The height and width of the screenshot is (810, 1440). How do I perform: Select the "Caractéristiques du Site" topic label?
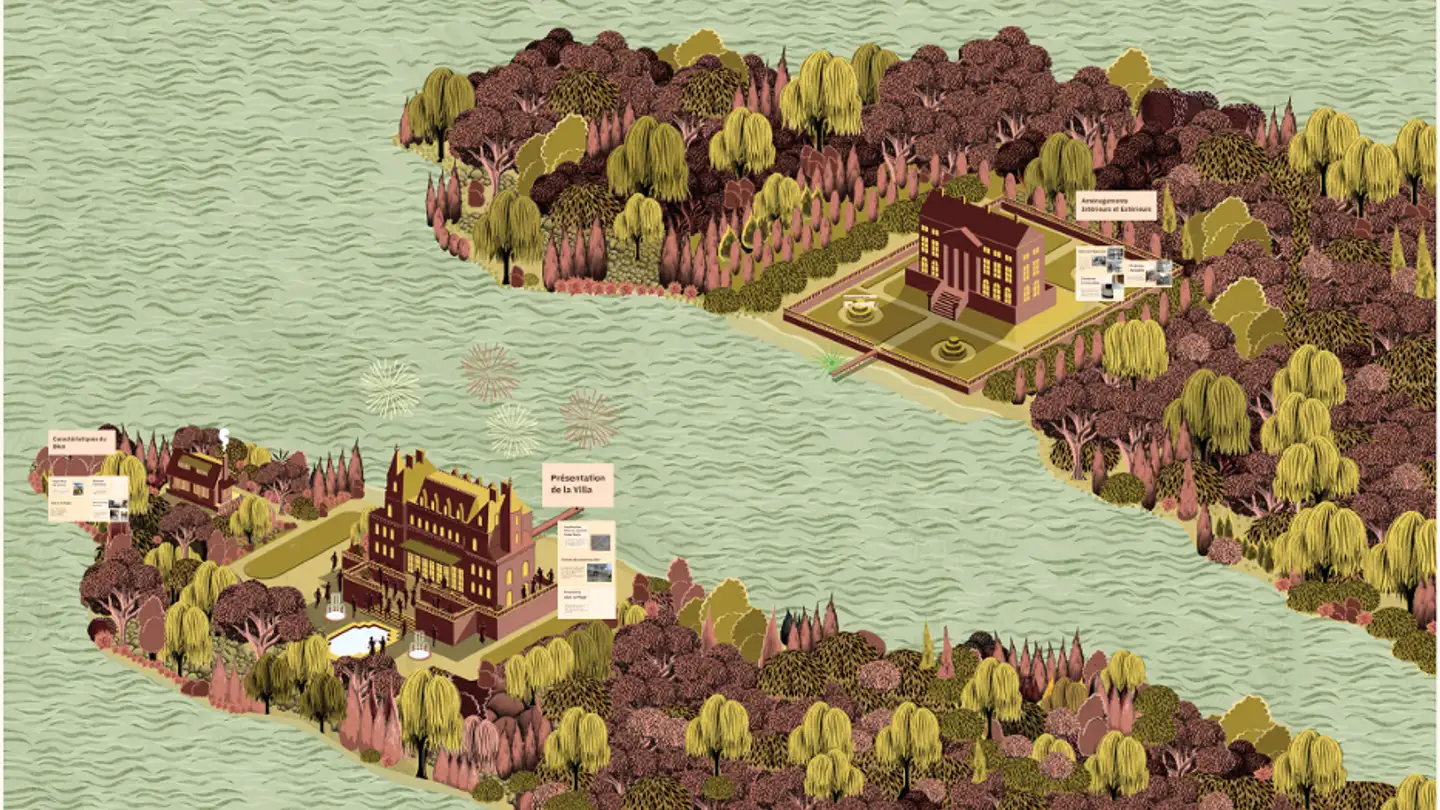click(82, 442)
